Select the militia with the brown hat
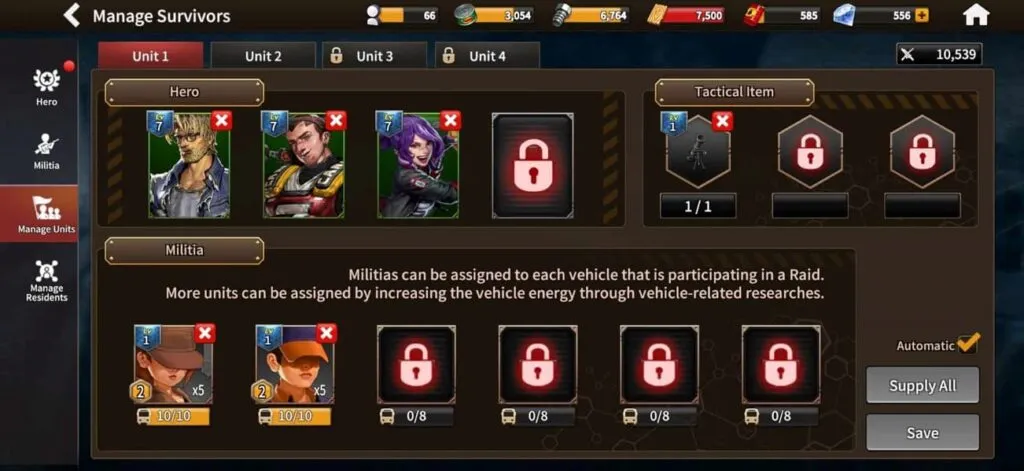Image resolution: width=1024 pixels, height=471 pixels. 171,362
